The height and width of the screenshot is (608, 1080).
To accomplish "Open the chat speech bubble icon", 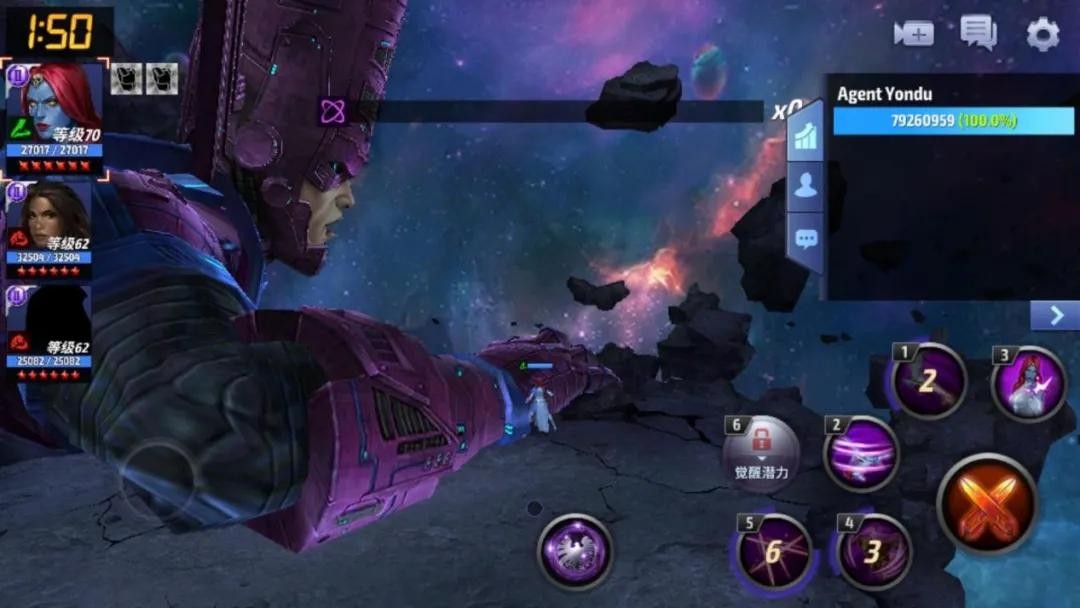I will click(978, 33).
